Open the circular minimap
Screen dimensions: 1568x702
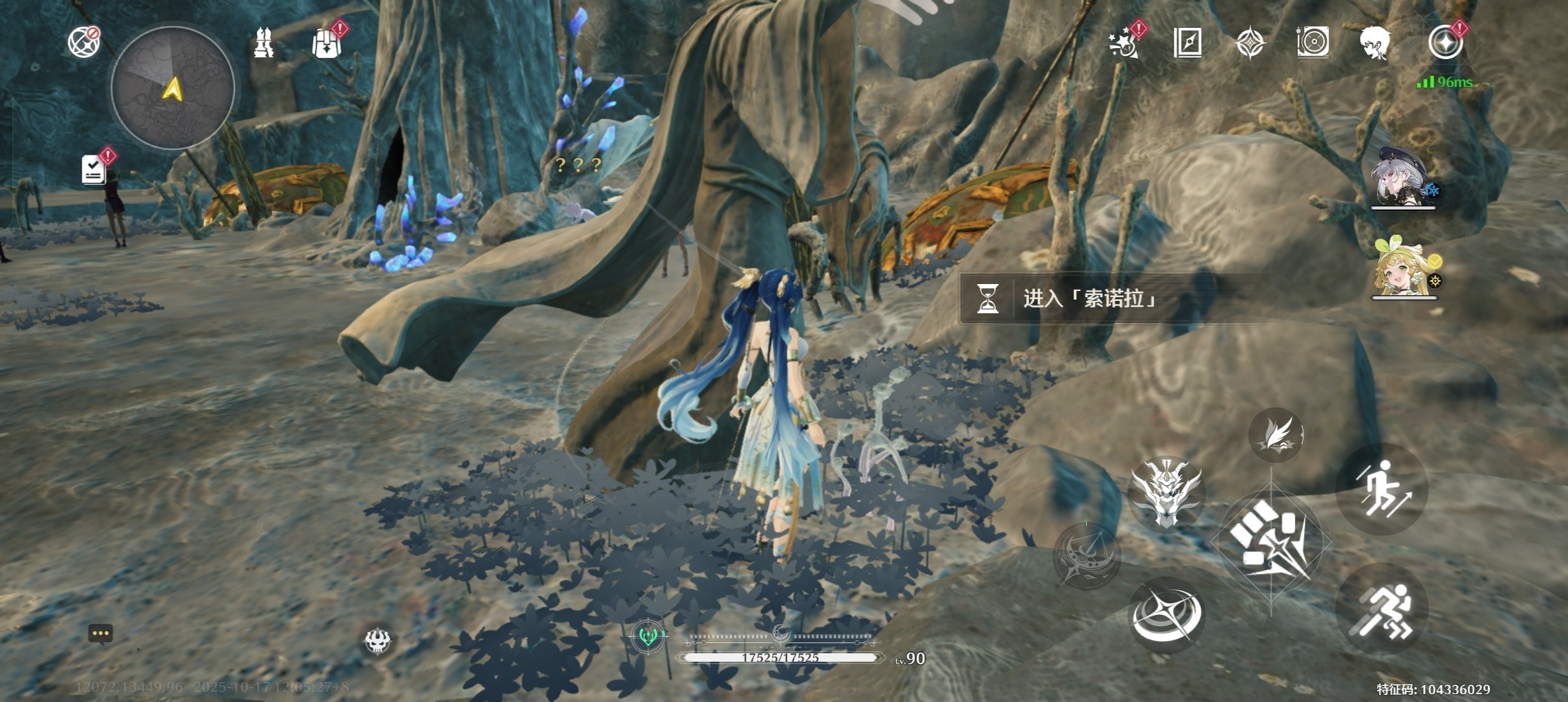pyautogui.click(x=172, y=88)
